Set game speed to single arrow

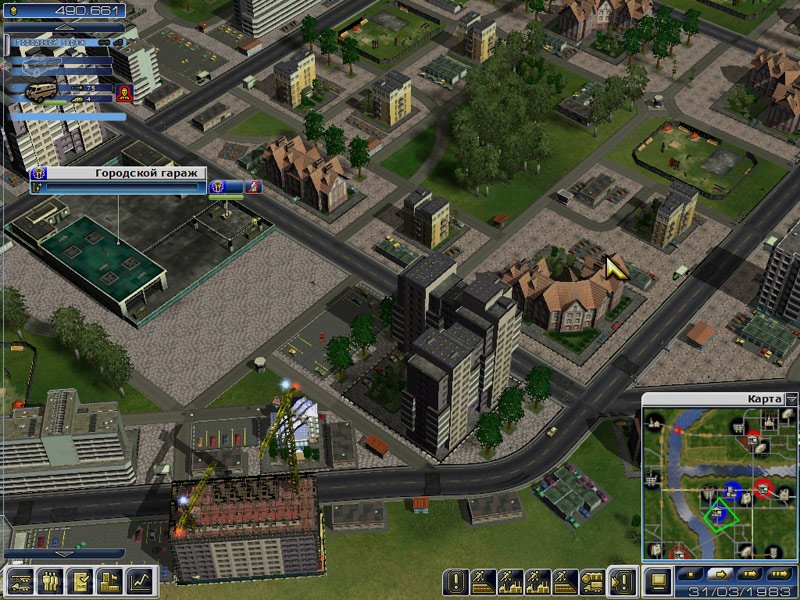[x=719, y=575]
